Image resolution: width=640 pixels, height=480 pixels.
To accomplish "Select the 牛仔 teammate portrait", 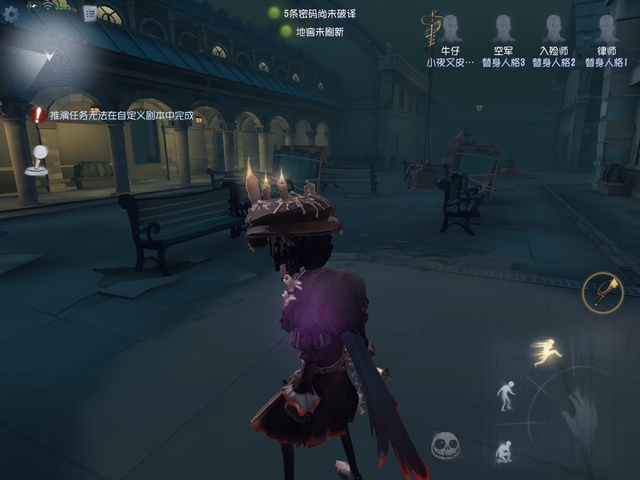I will click(x=451, y=28).
